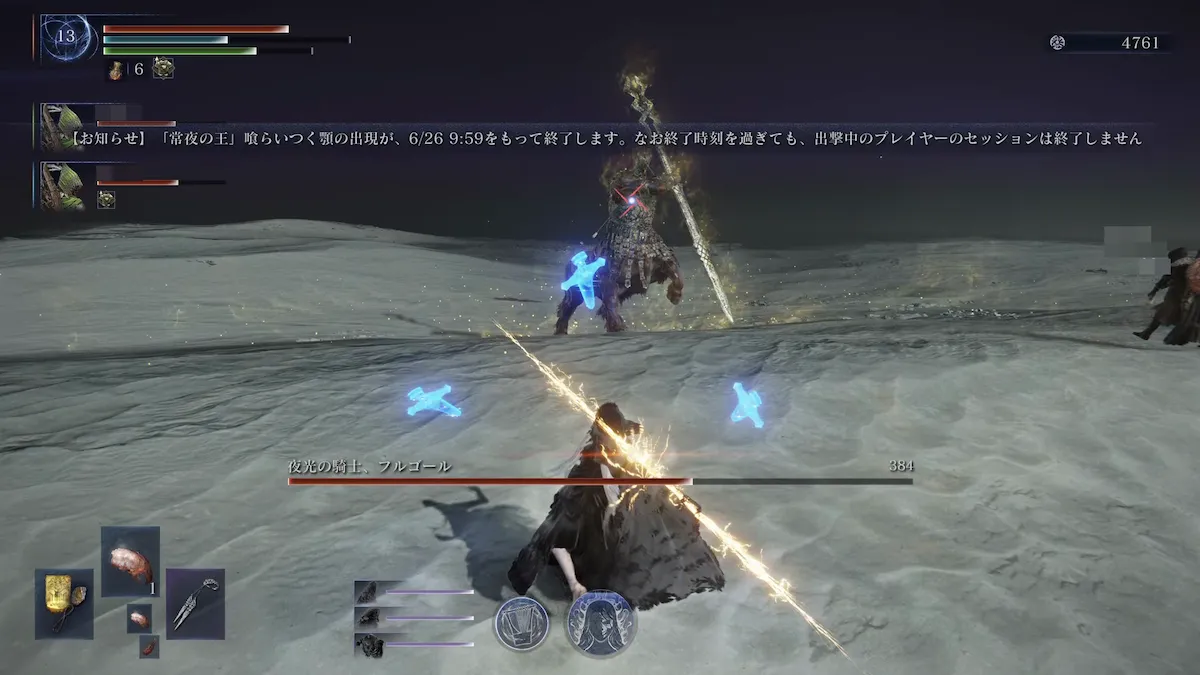Select the silver claw weapon slot
This screenshot has width=1200, height=675.
[x=195, y=603]
